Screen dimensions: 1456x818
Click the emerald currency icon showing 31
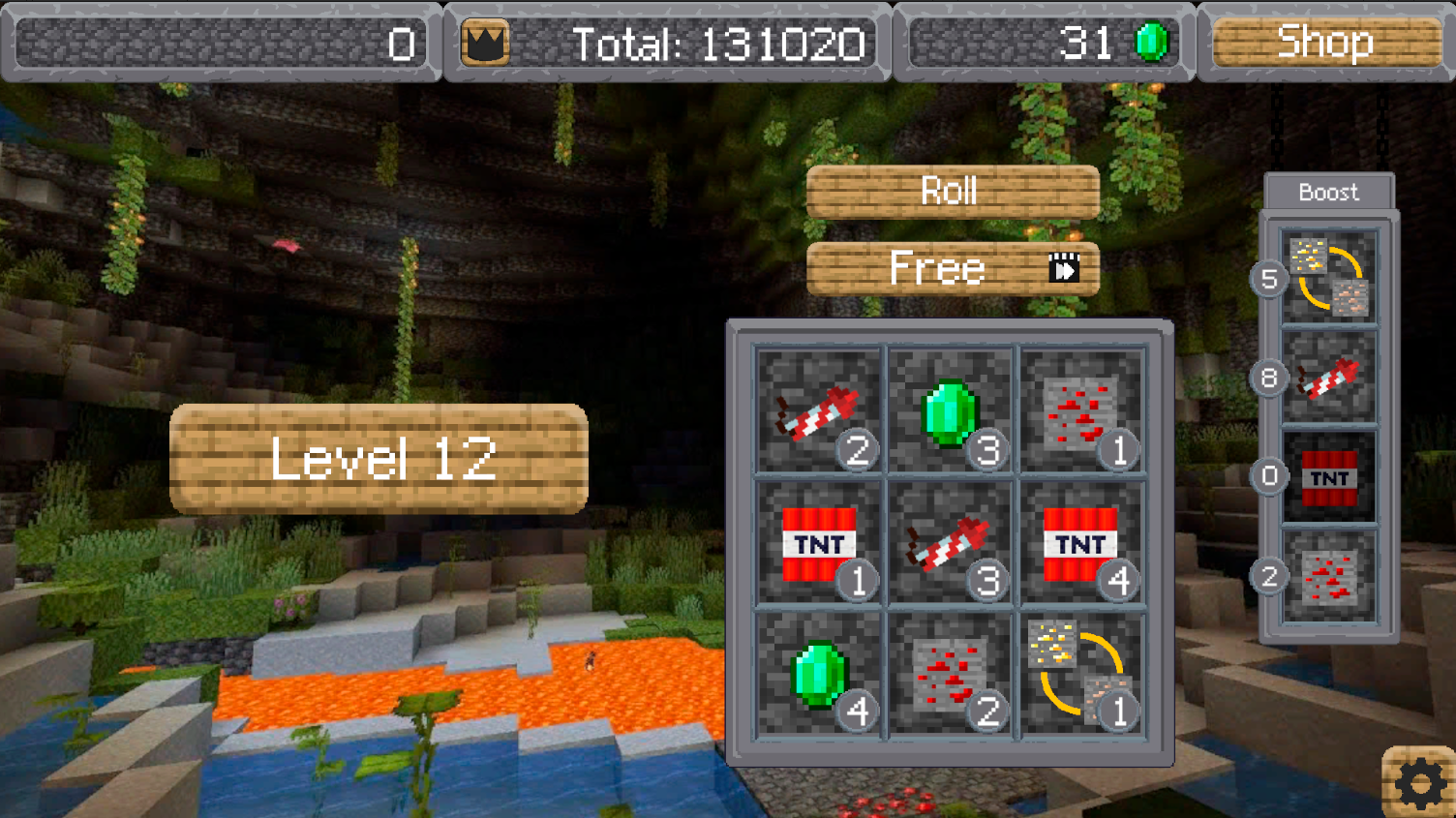[x=1150, y=41]
